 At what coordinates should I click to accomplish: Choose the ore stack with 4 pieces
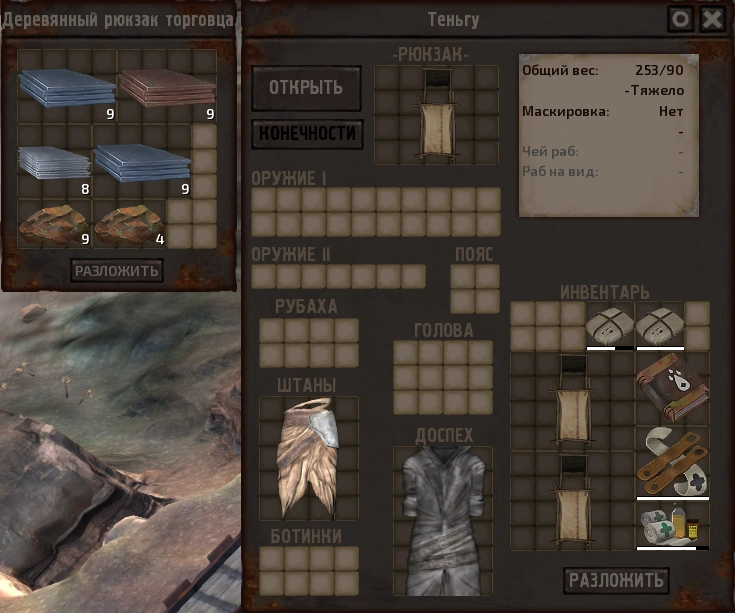129,224
